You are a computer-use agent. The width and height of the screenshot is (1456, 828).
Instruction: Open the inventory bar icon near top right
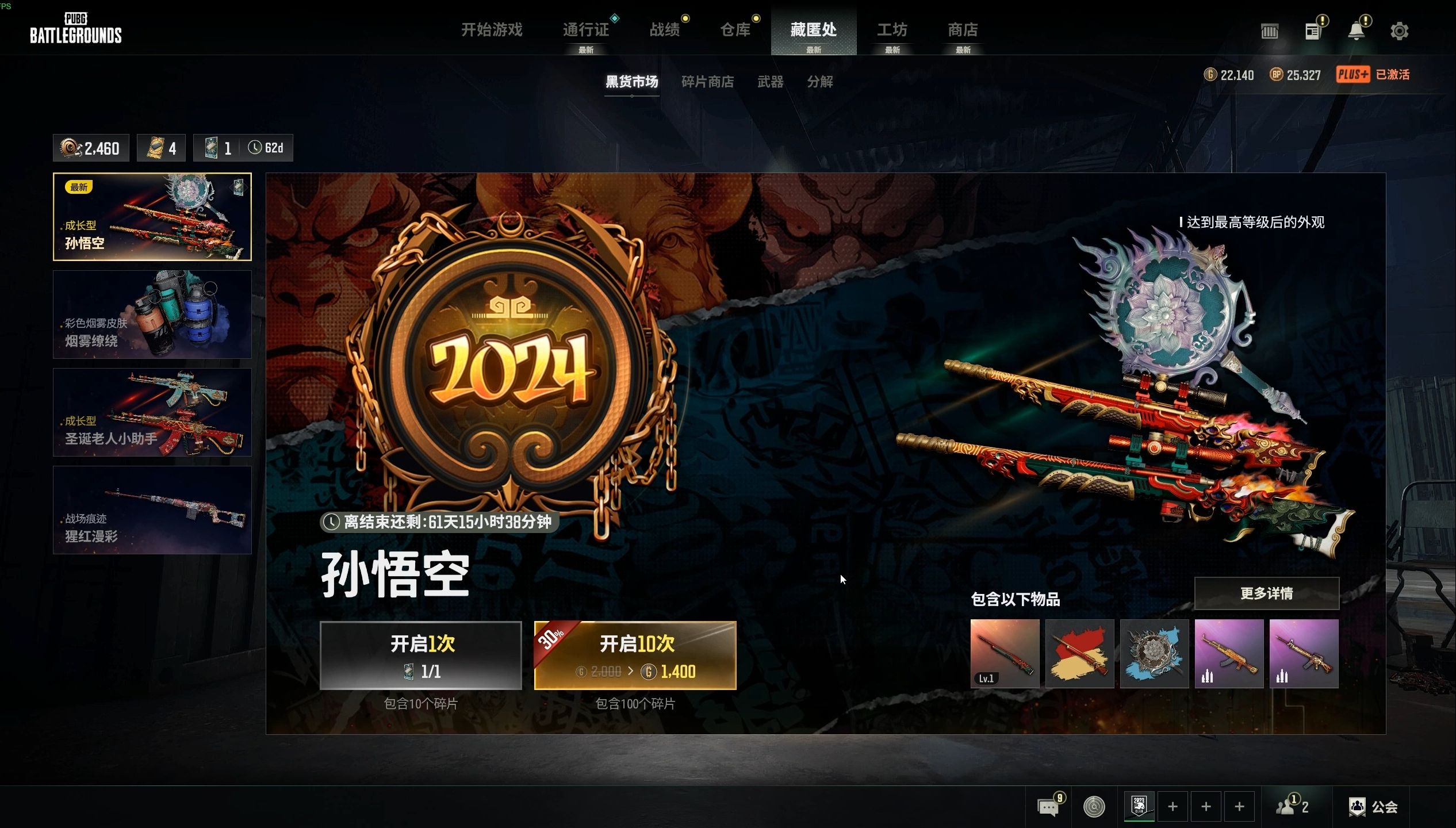pyautogui.click(x=1270, y=31)
